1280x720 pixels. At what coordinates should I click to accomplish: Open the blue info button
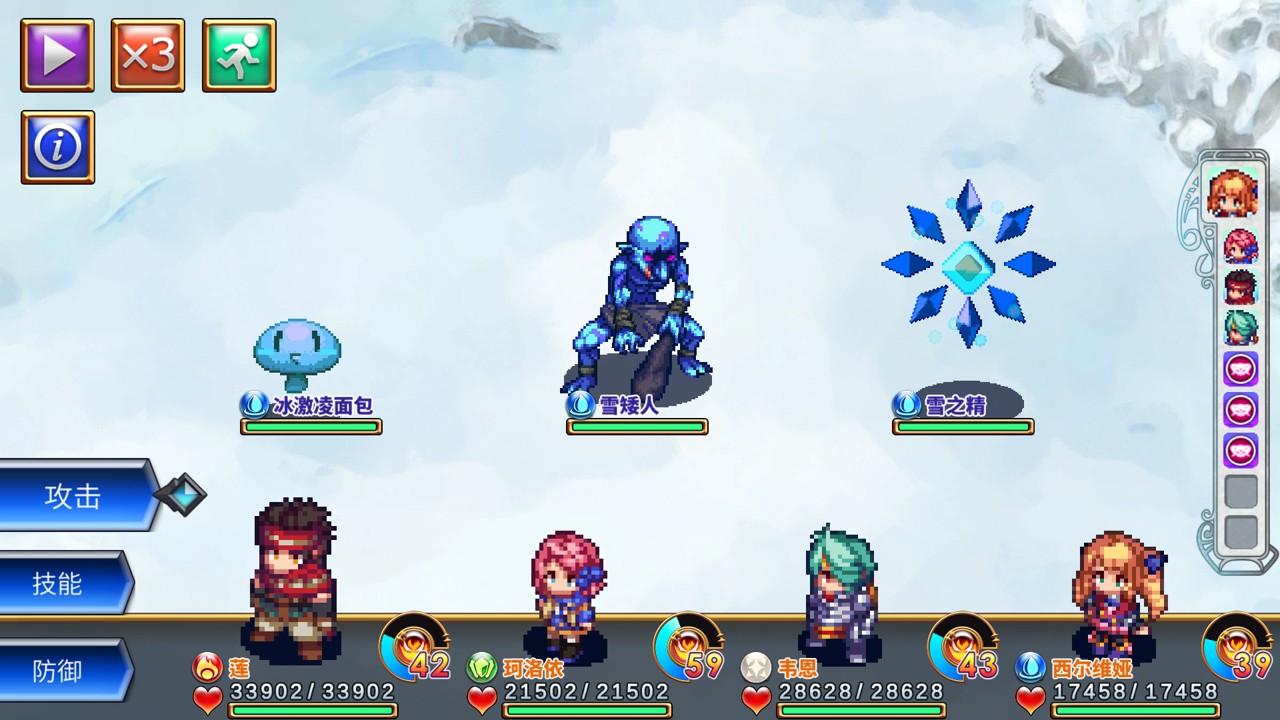tap(58, 147)
